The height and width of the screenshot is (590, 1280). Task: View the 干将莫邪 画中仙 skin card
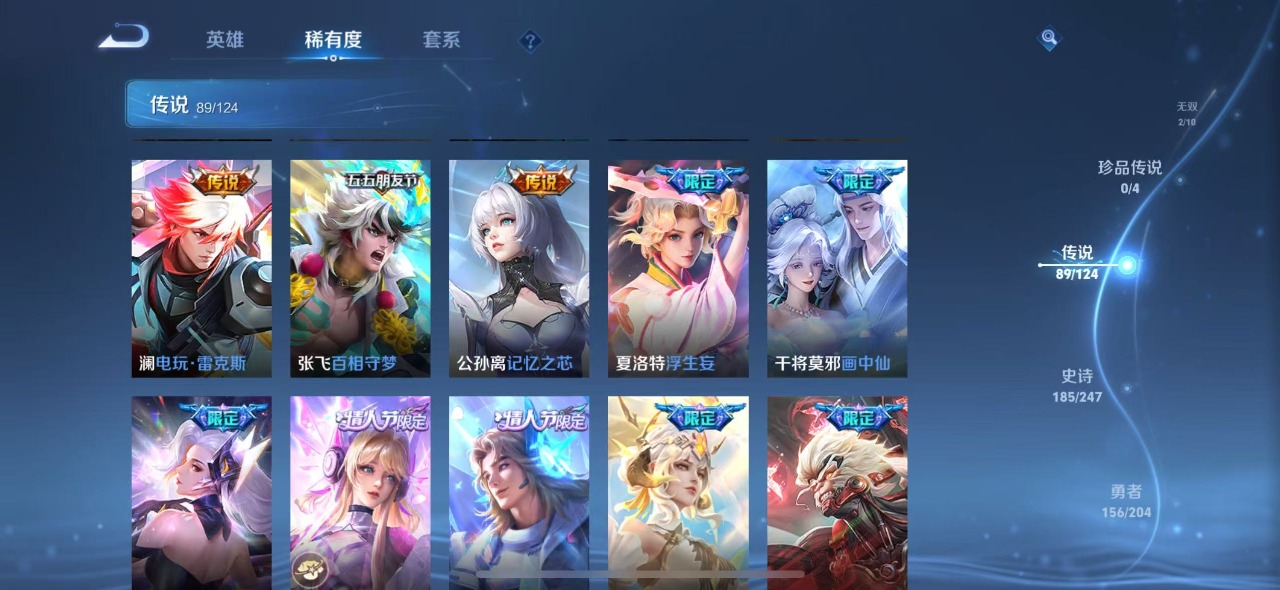coord(837,268)
